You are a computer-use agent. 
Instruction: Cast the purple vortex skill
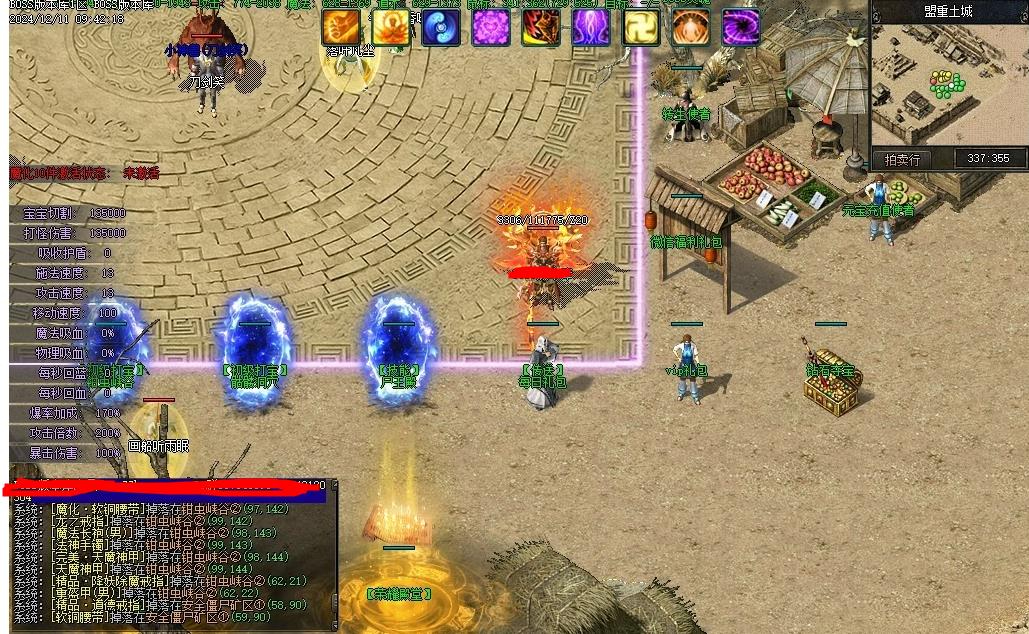coord(741,28)
